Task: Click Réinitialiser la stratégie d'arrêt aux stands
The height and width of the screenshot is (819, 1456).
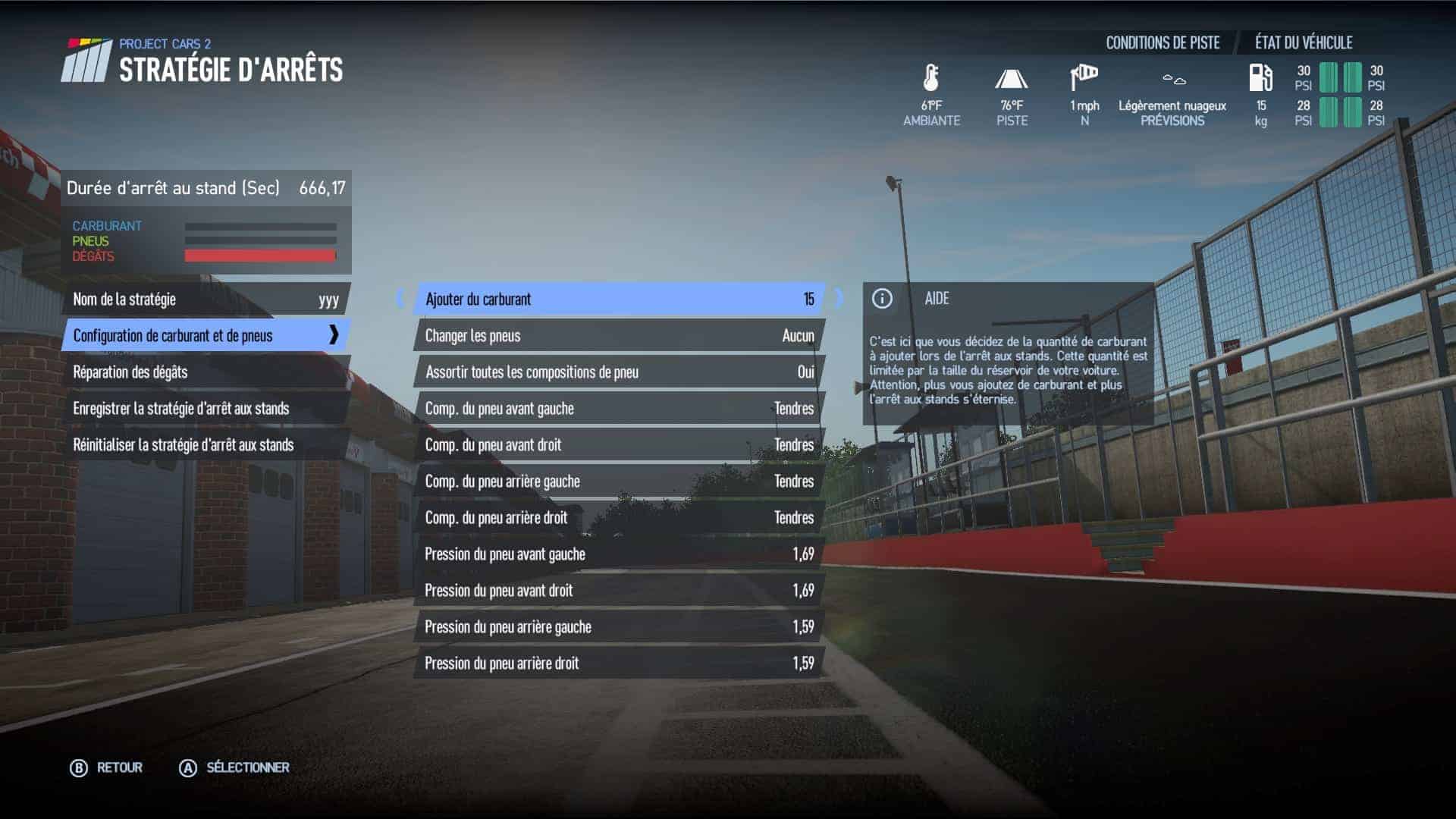Action: coord(205,445)
